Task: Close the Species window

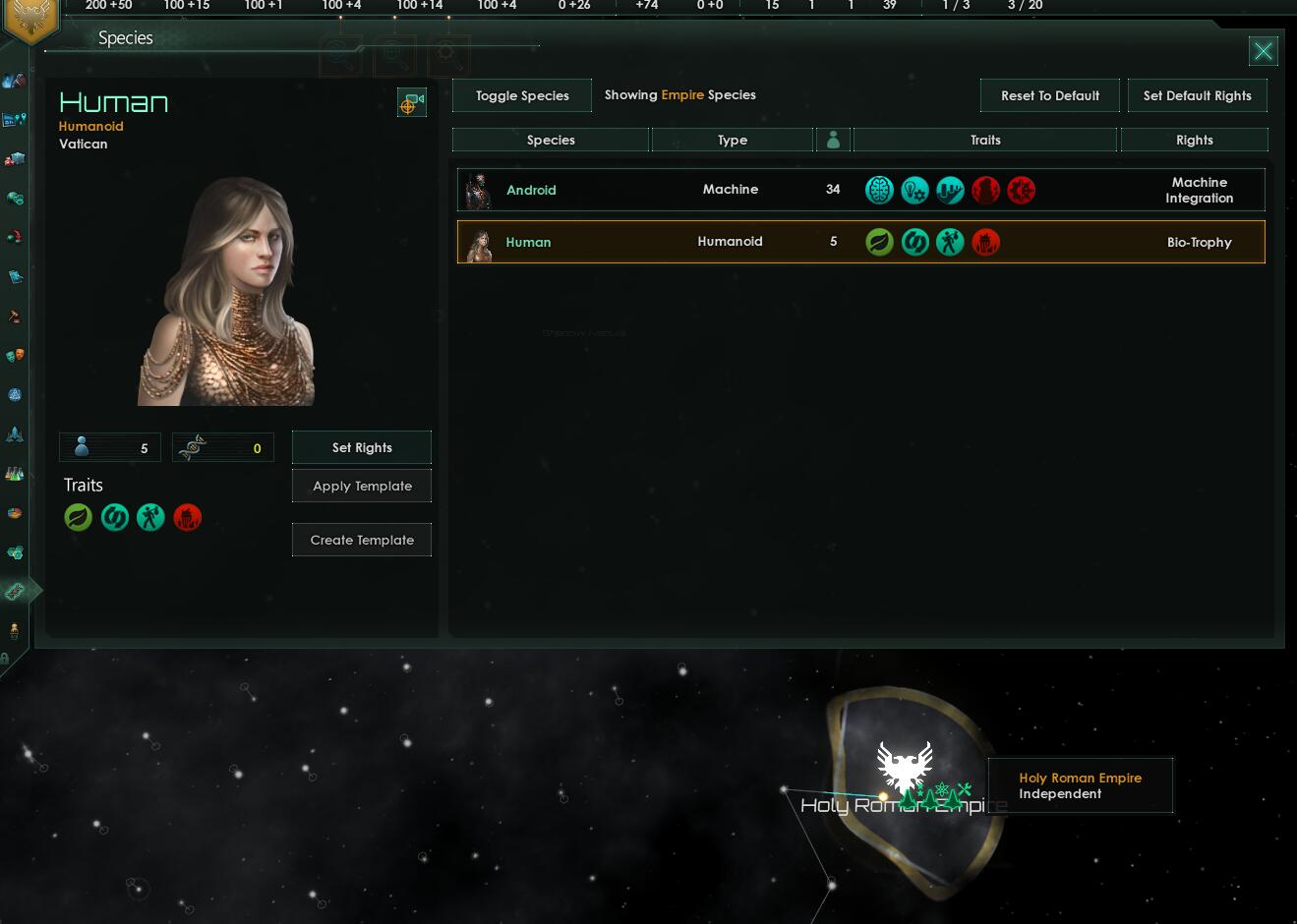Action: (1263, 51)
